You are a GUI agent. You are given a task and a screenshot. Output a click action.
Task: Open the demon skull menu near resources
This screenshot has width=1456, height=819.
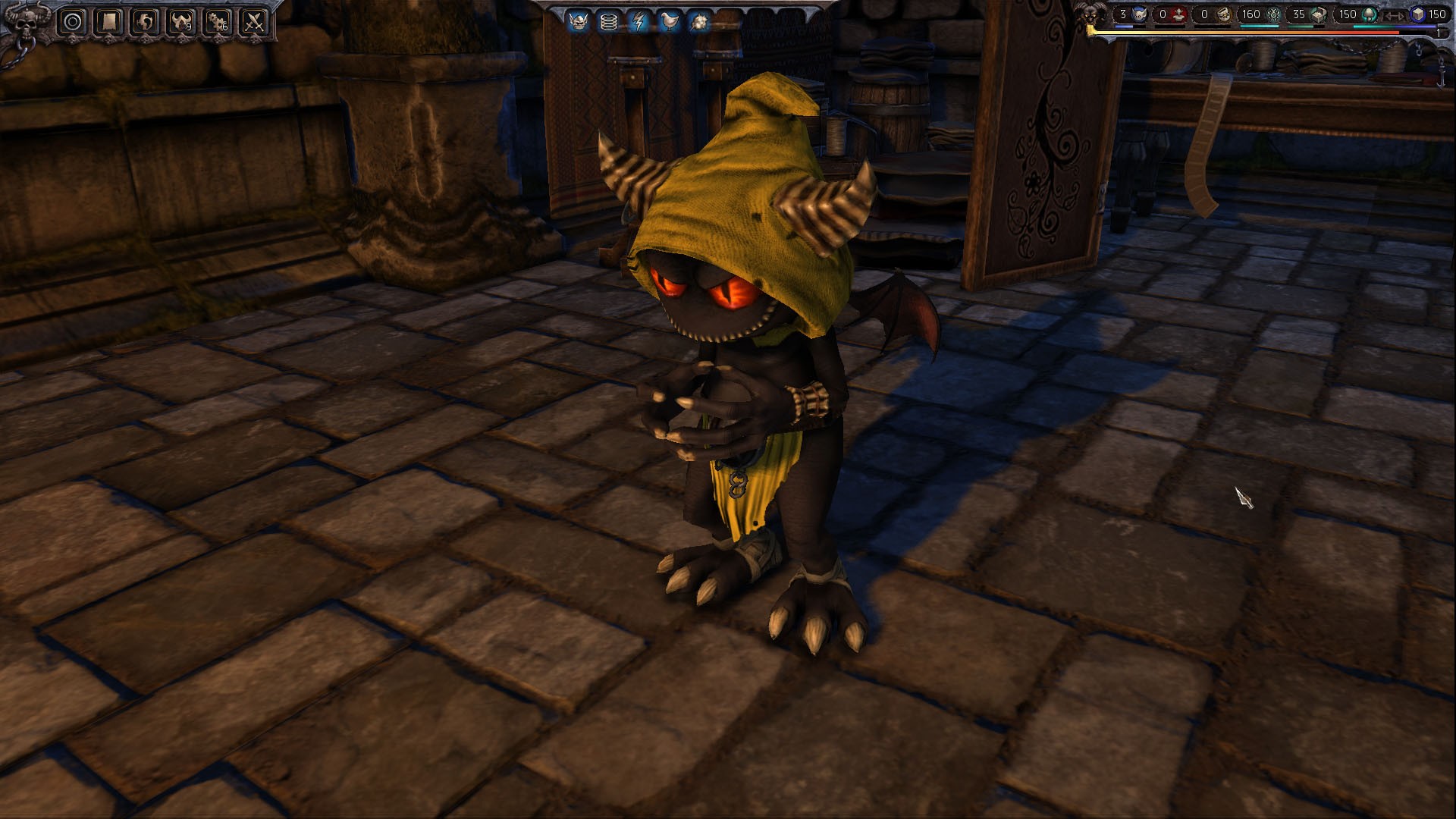pos(1092,15)
